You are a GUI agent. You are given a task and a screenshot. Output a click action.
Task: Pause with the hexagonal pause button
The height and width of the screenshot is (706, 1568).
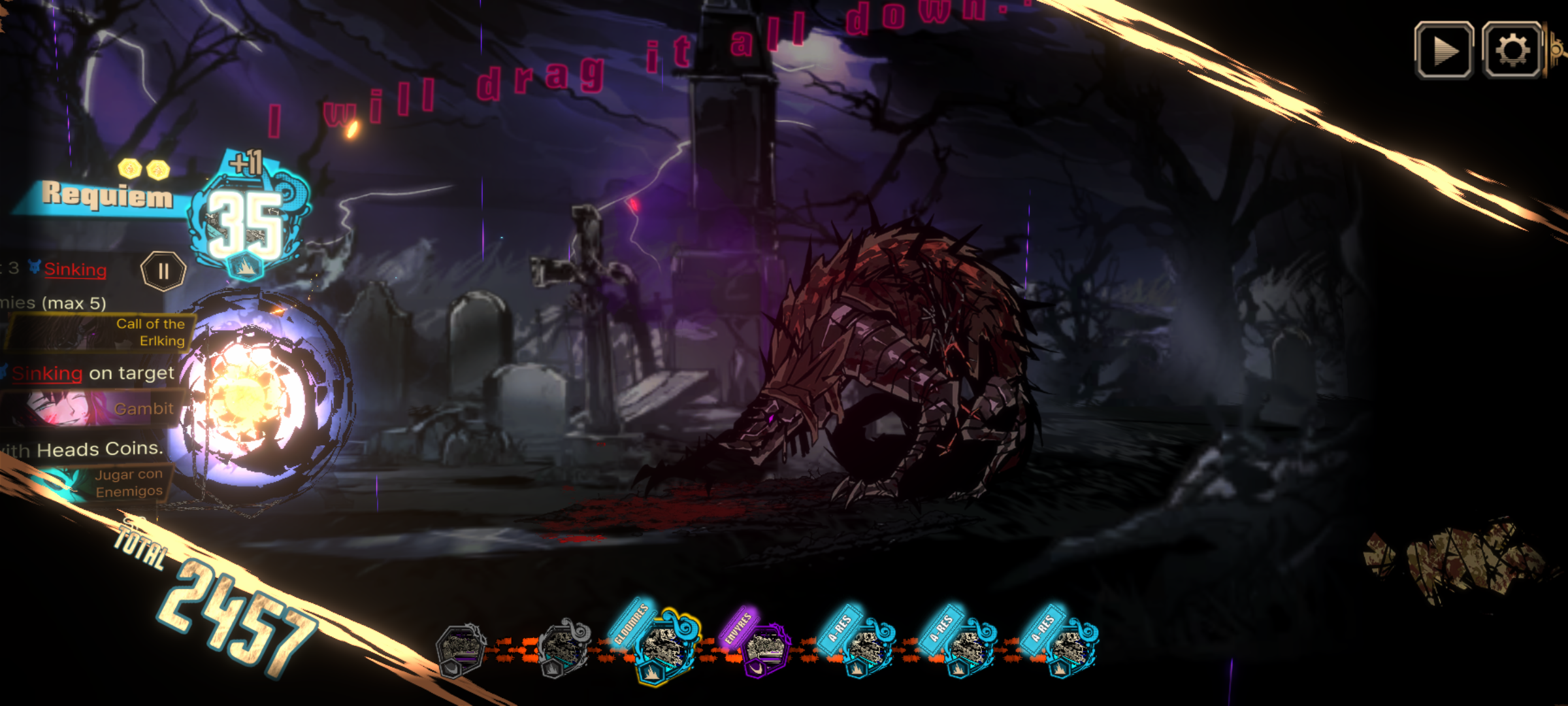click(163, 271)
